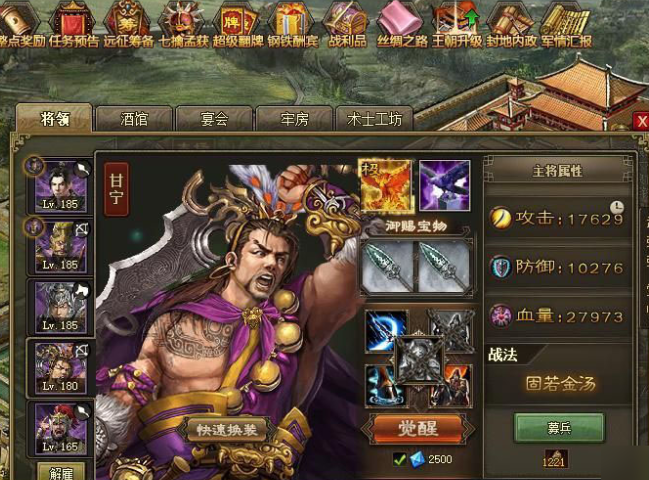
Task: Select the Lv. 165 general portrait
Action: [60, 427]
